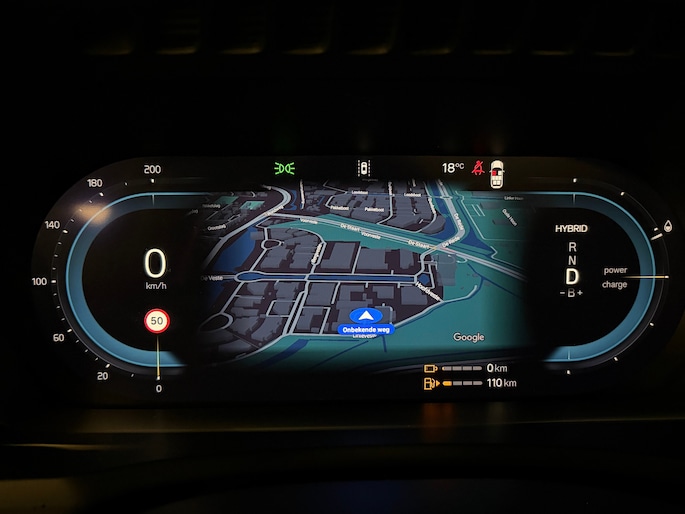
Task: Select the Onbekende weg road label
Action: pos(366,329)
